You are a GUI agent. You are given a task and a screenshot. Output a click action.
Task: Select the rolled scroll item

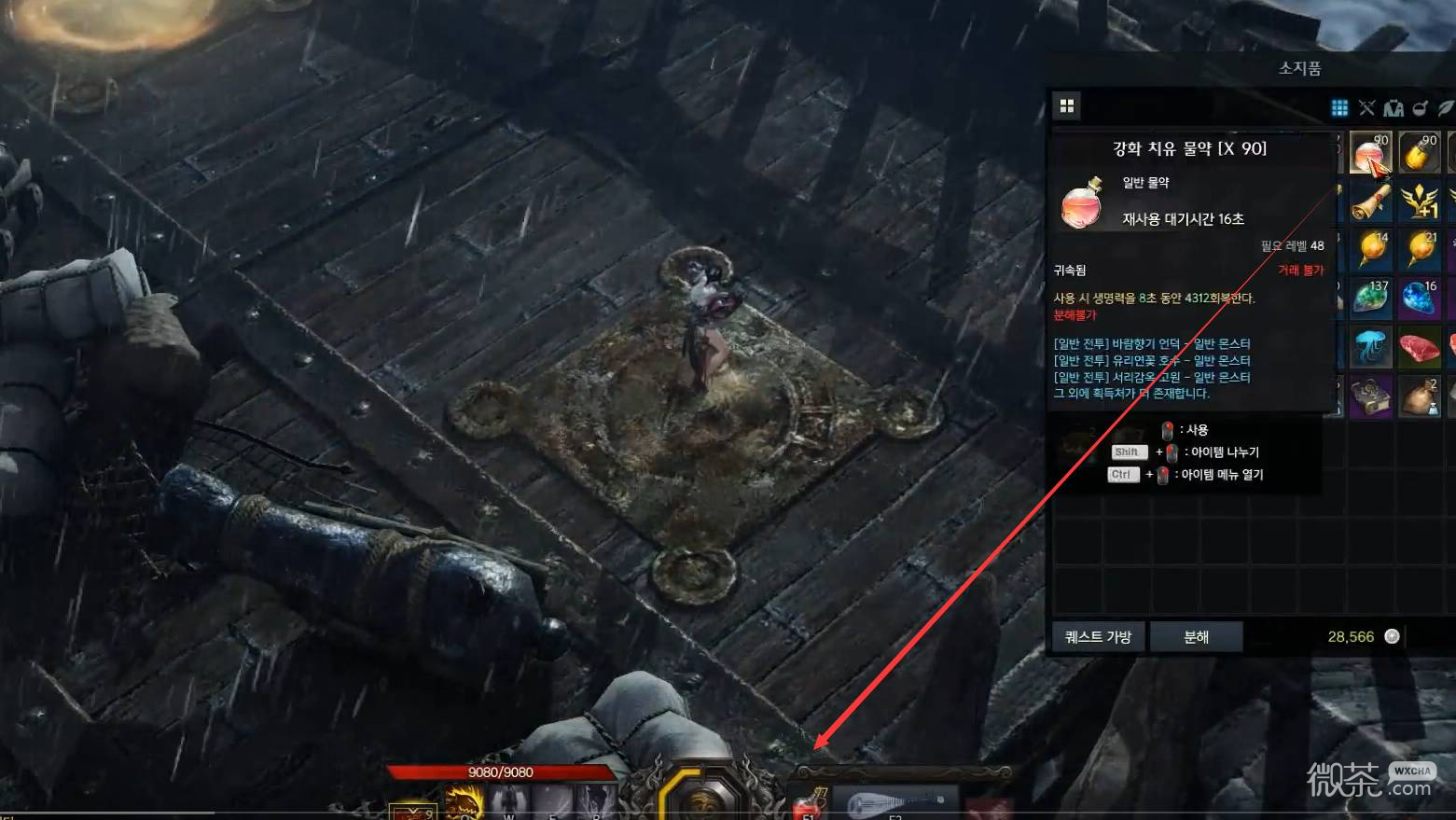click(1369, 202)
